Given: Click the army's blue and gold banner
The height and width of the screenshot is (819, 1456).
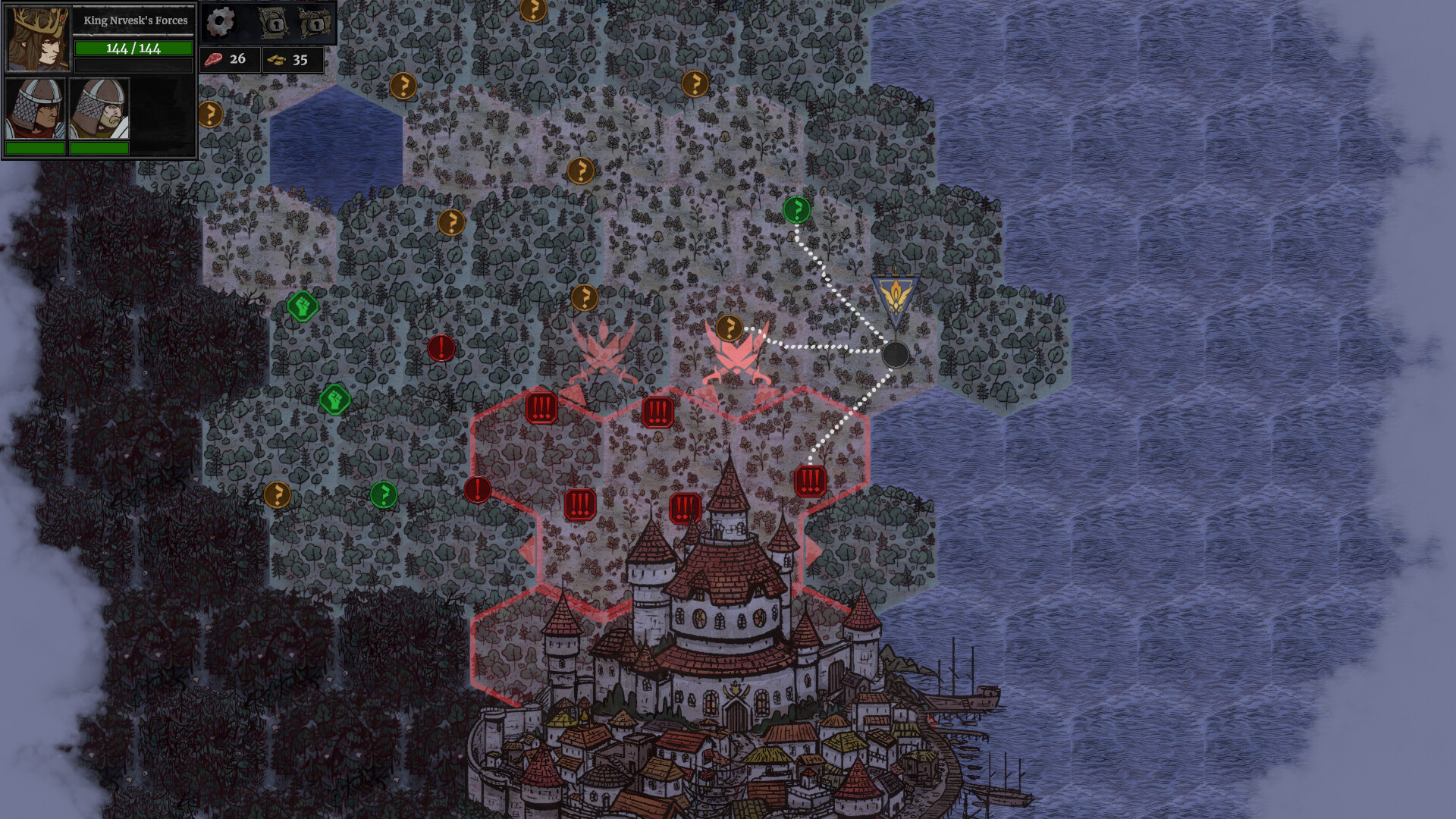Looking at the screenshot, I should click(895, 298).
